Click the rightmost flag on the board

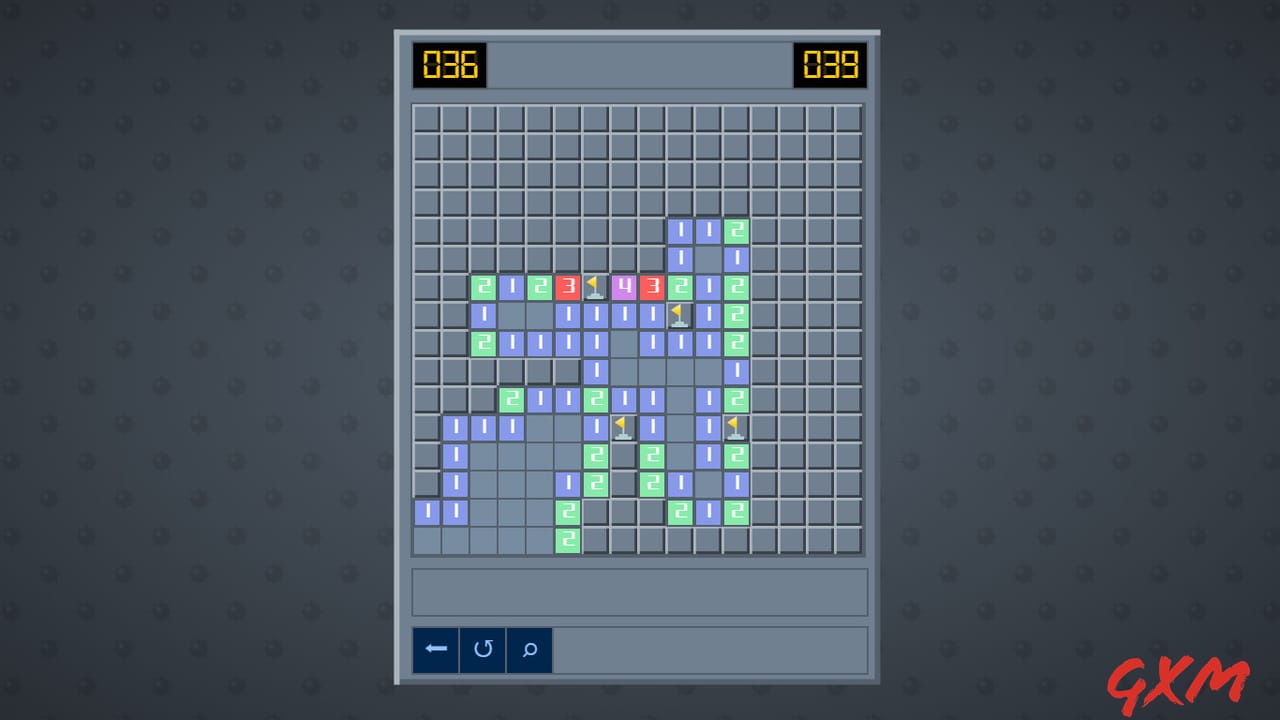coord(735,426)
